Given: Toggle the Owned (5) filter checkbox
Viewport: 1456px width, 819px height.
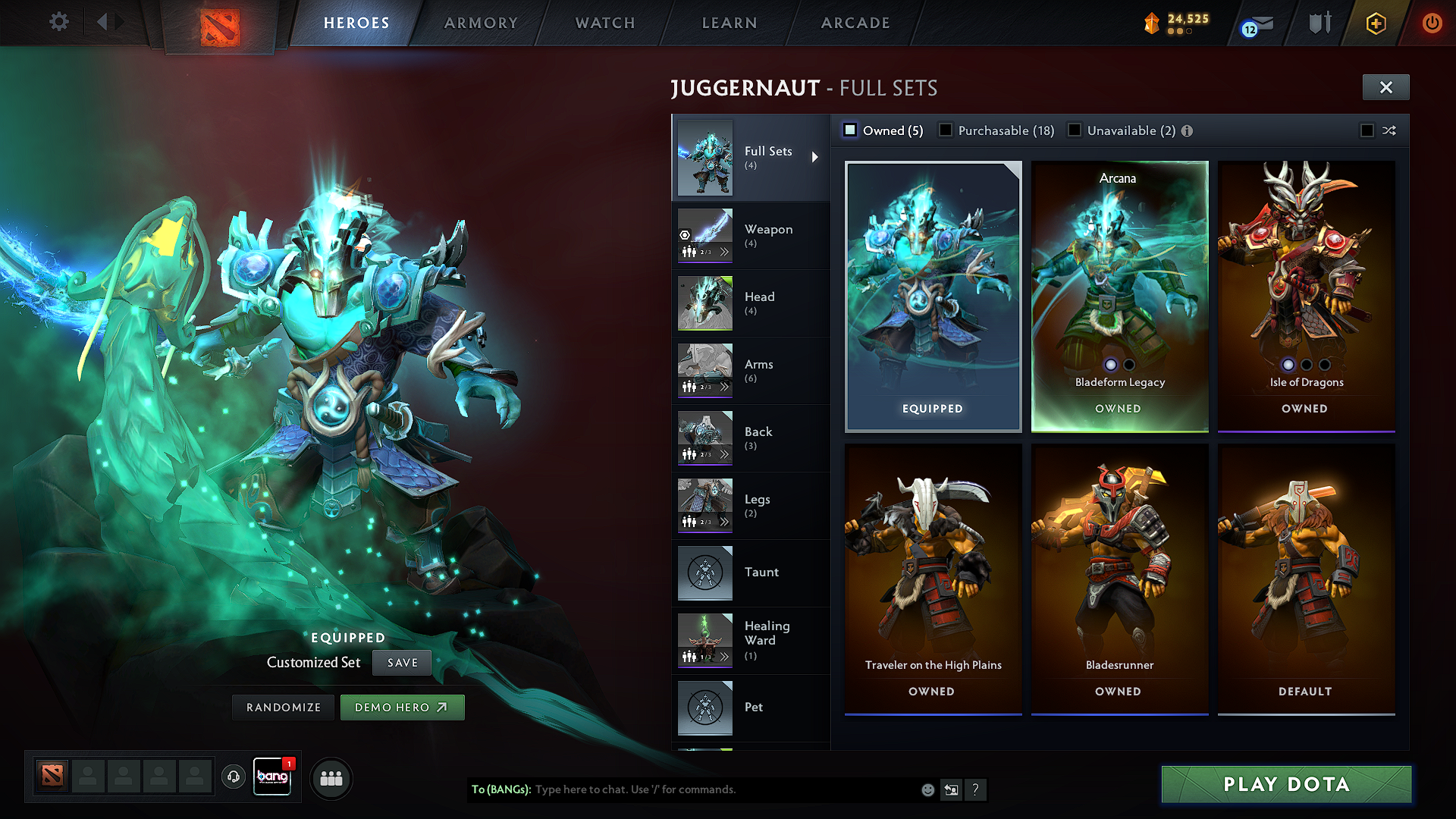Looking at the screenshot, I should (x=850, y=130).
